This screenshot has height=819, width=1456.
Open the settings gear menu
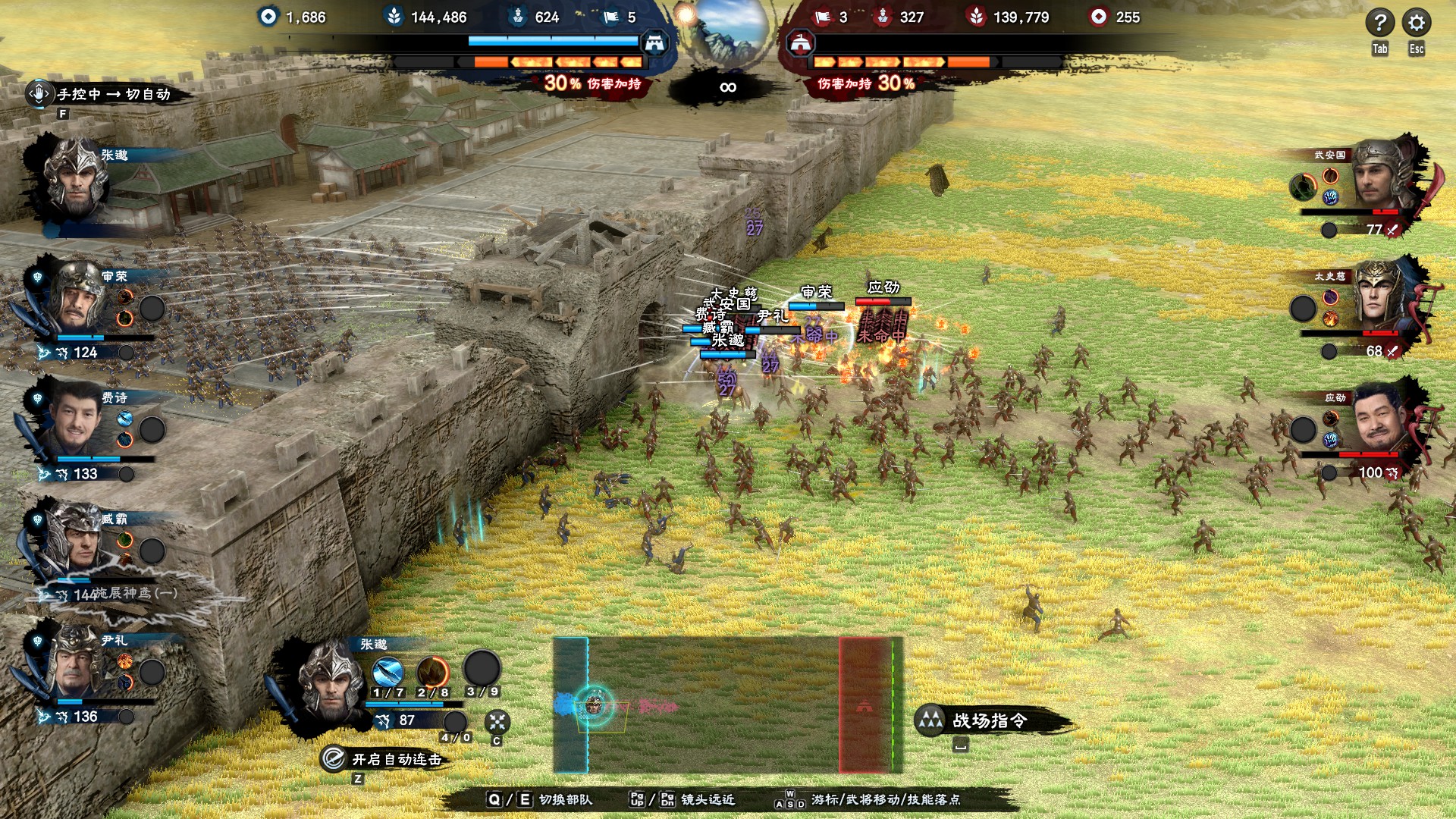click(1416, 23)
